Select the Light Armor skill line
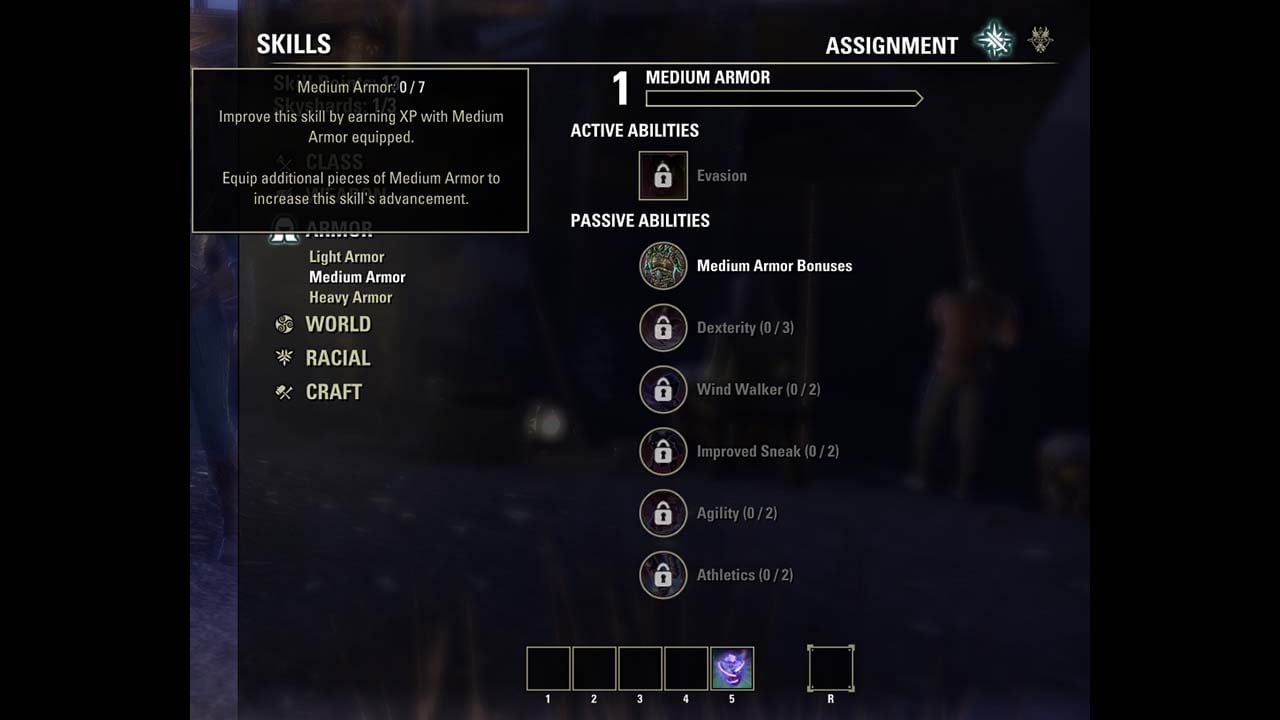 [346, 257]
